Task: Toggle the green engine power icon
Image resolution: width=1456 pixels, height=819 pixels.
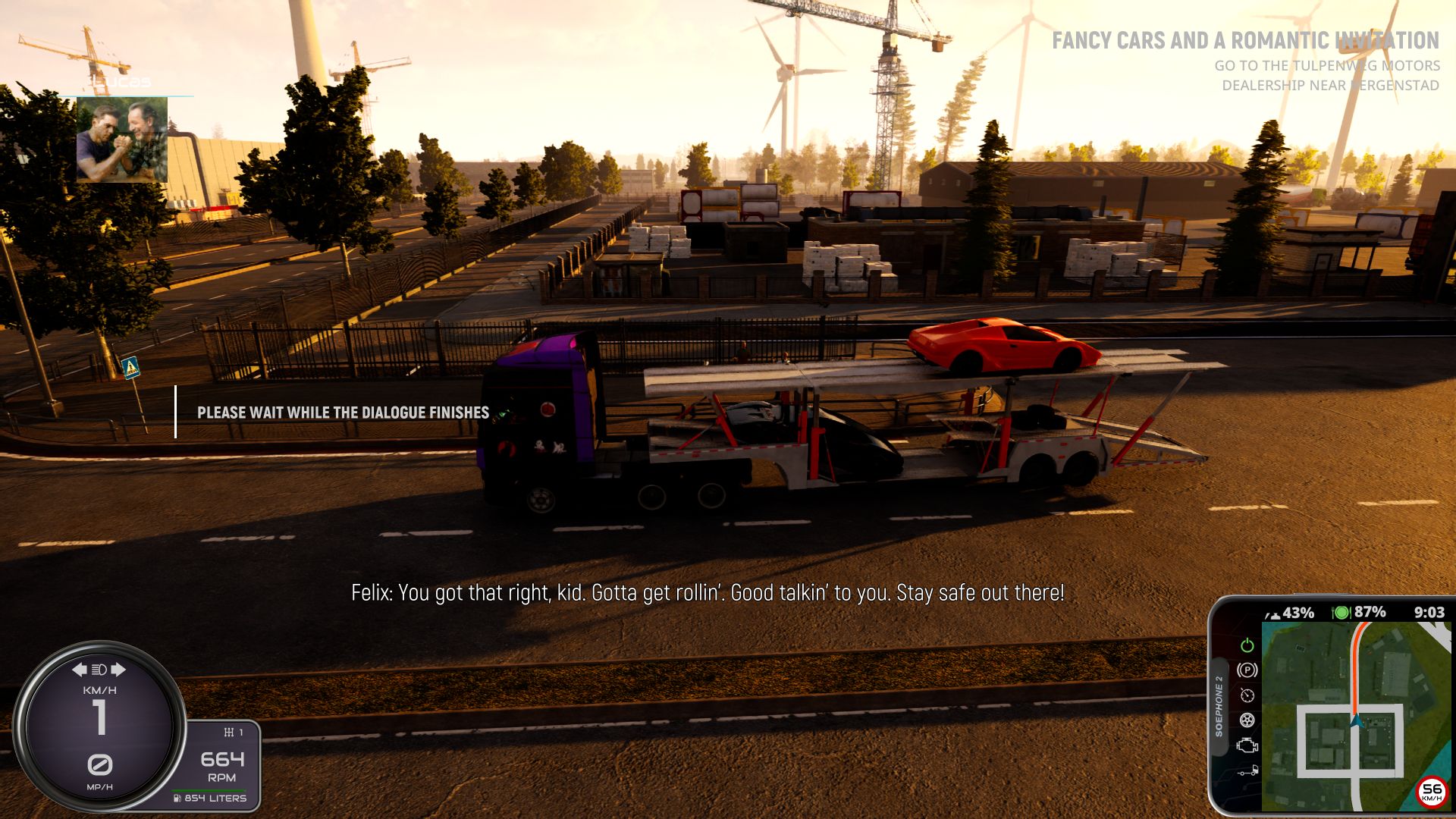Action: (1247, 645)
